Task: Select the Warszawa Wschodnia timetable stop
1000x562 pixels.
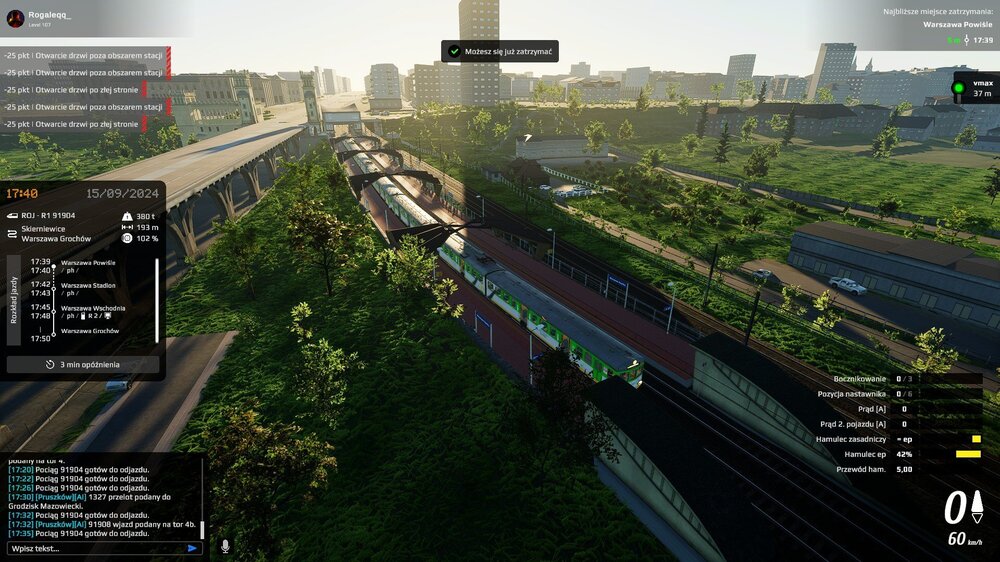Action: [93, 307]
